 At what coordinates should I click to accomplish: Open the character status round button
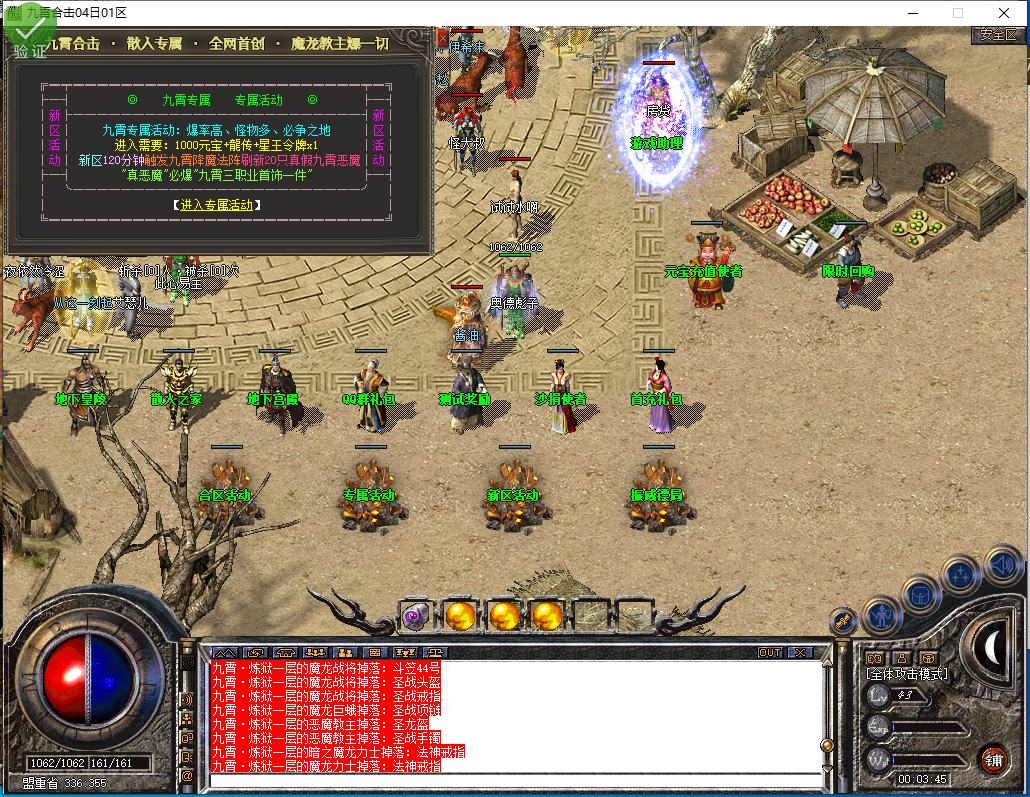882,614
